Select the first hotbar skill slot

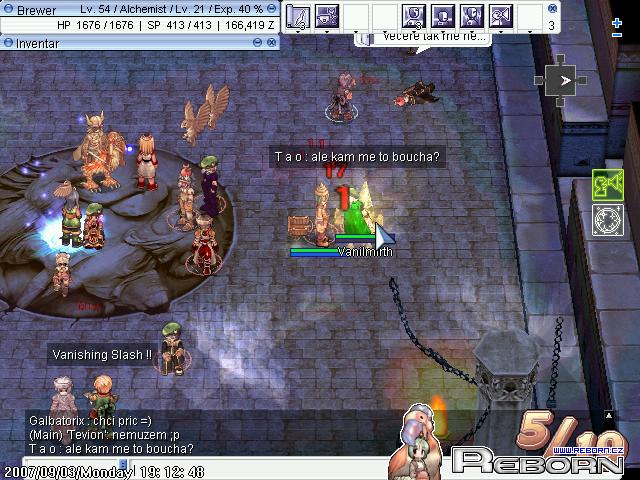pyautogui.click(x=298, y=16)
